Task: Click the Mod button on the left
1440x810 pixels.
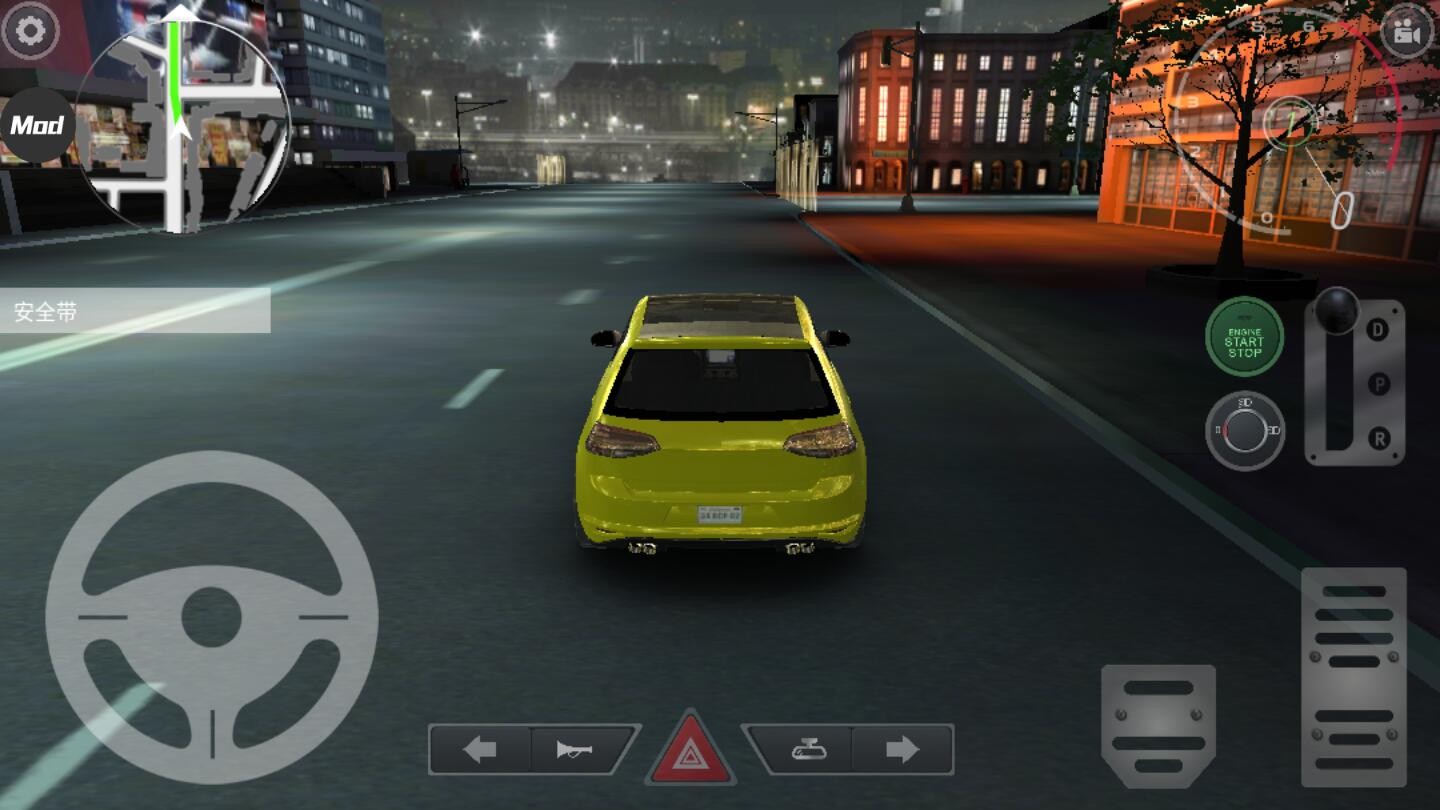Action: [x=36, y=124]
